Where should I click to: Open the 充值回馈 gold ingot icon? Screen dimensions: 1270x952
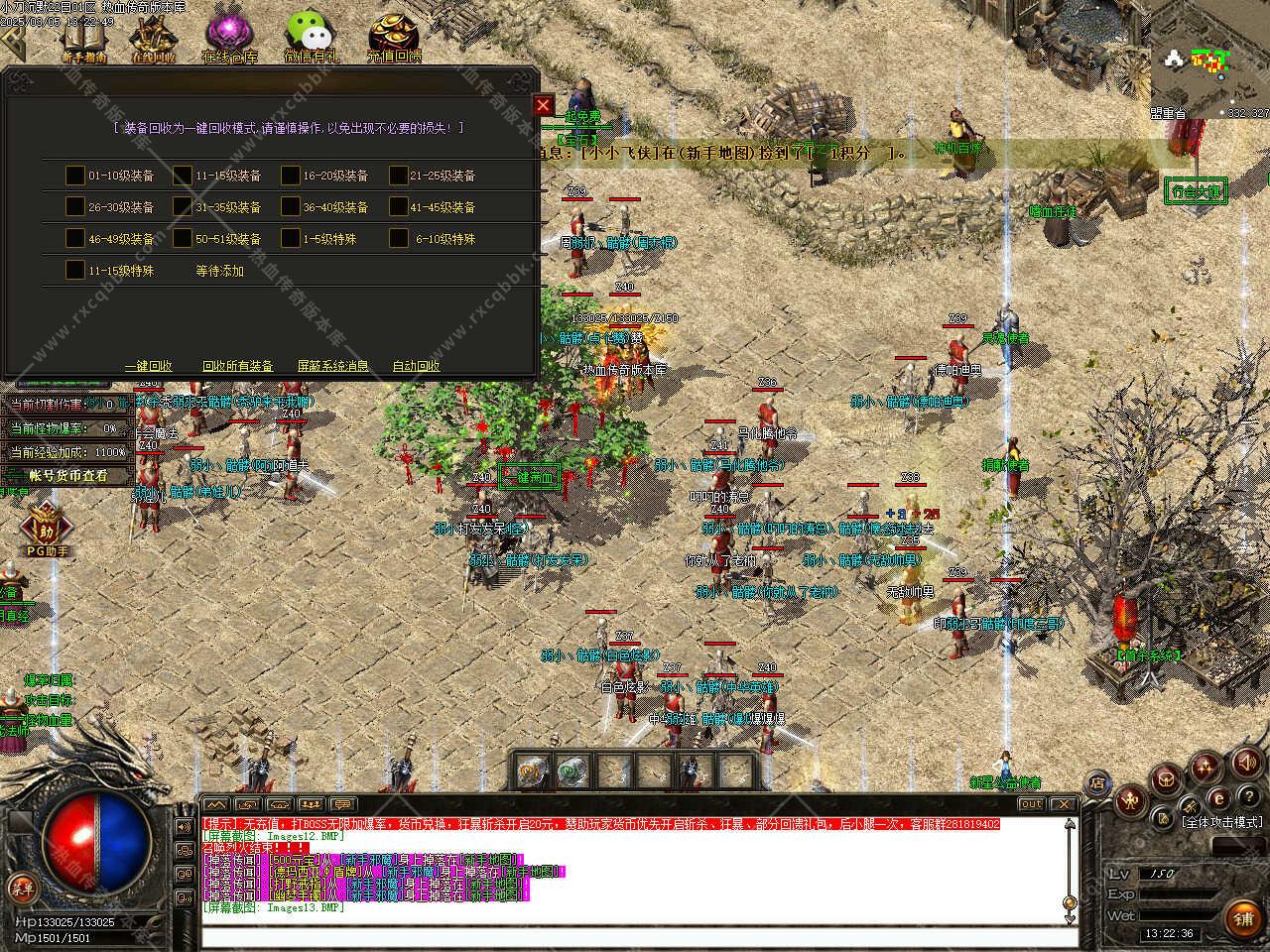pyautogui.click(x=394, y=38)
